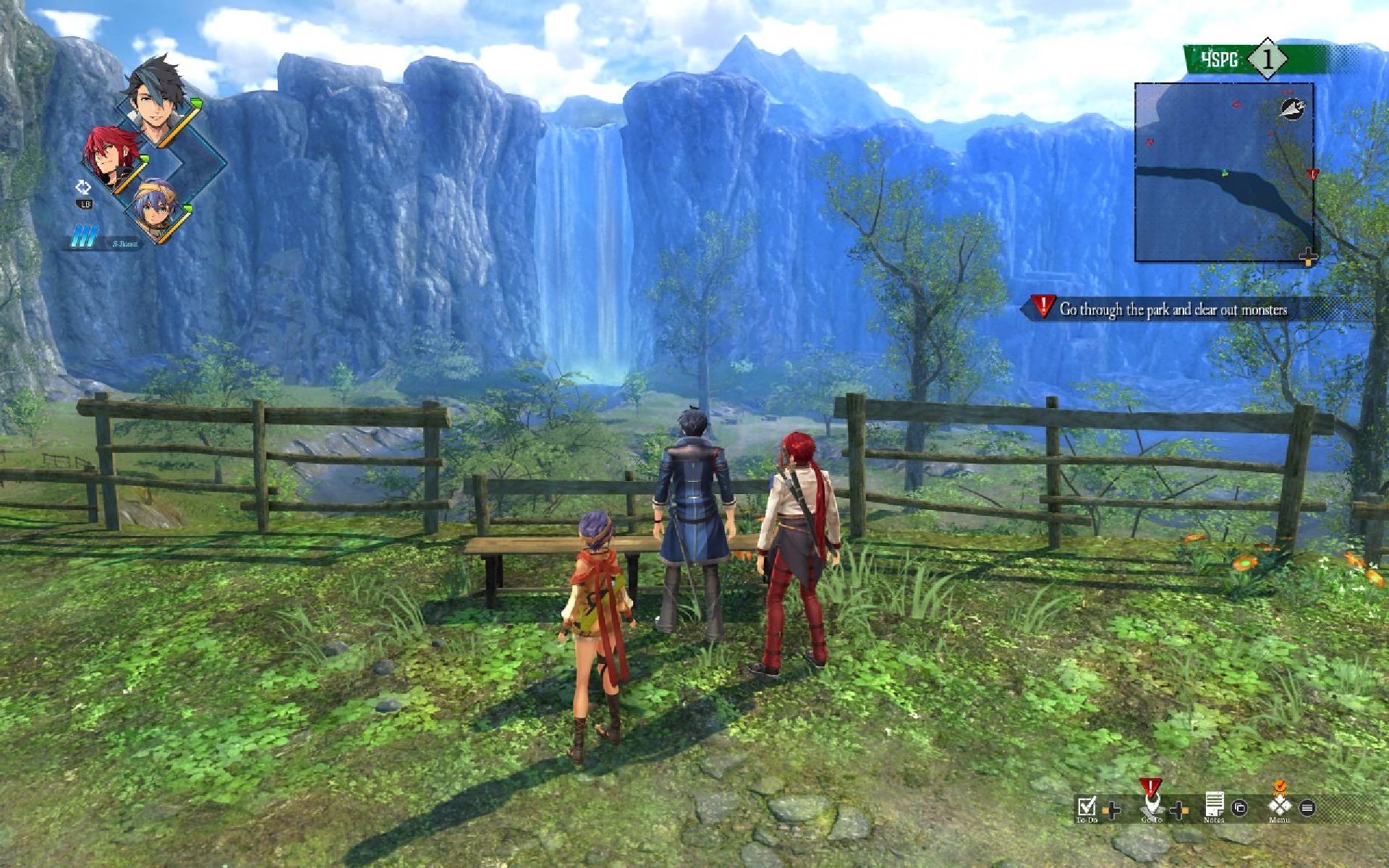Click the minimap
The width and height of the screenshot is (1389, 868).
(1224, 171)
